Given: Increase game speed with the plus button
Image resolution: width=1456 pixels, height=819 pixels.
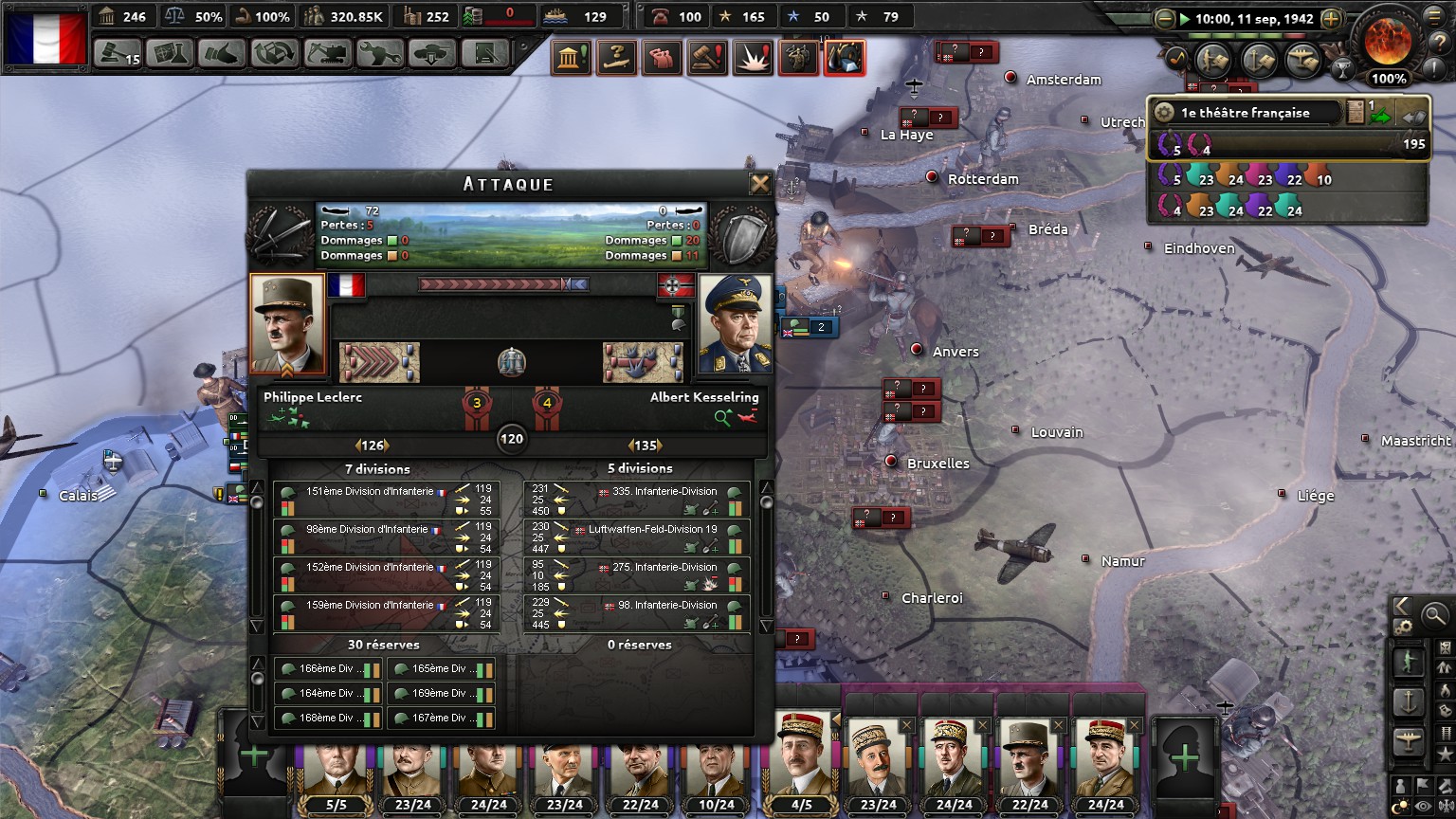Looking at the screenshot, I should point(1331,19).
